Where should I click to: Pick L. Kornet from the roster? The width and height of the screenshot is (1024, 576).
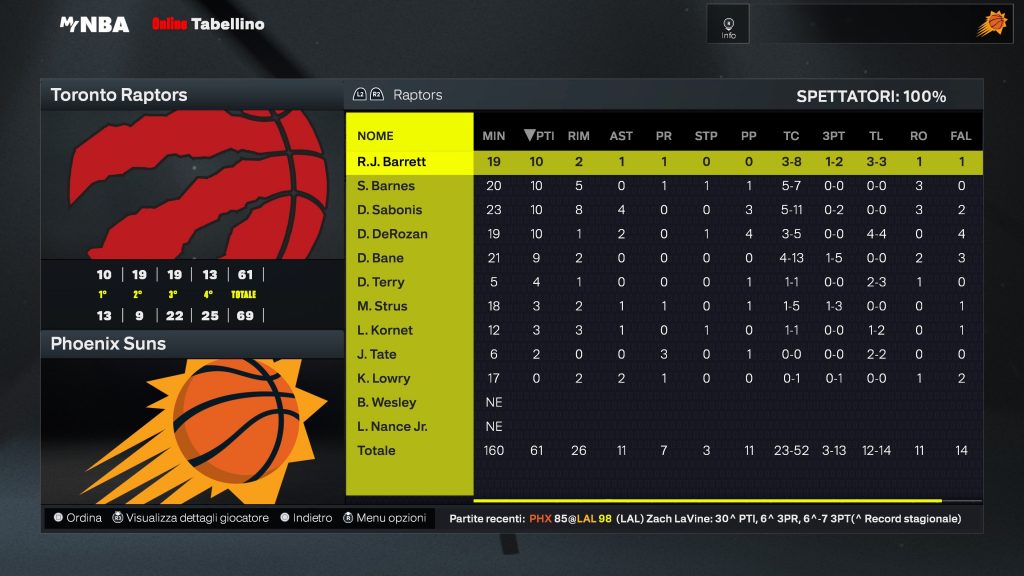point(385,330)
